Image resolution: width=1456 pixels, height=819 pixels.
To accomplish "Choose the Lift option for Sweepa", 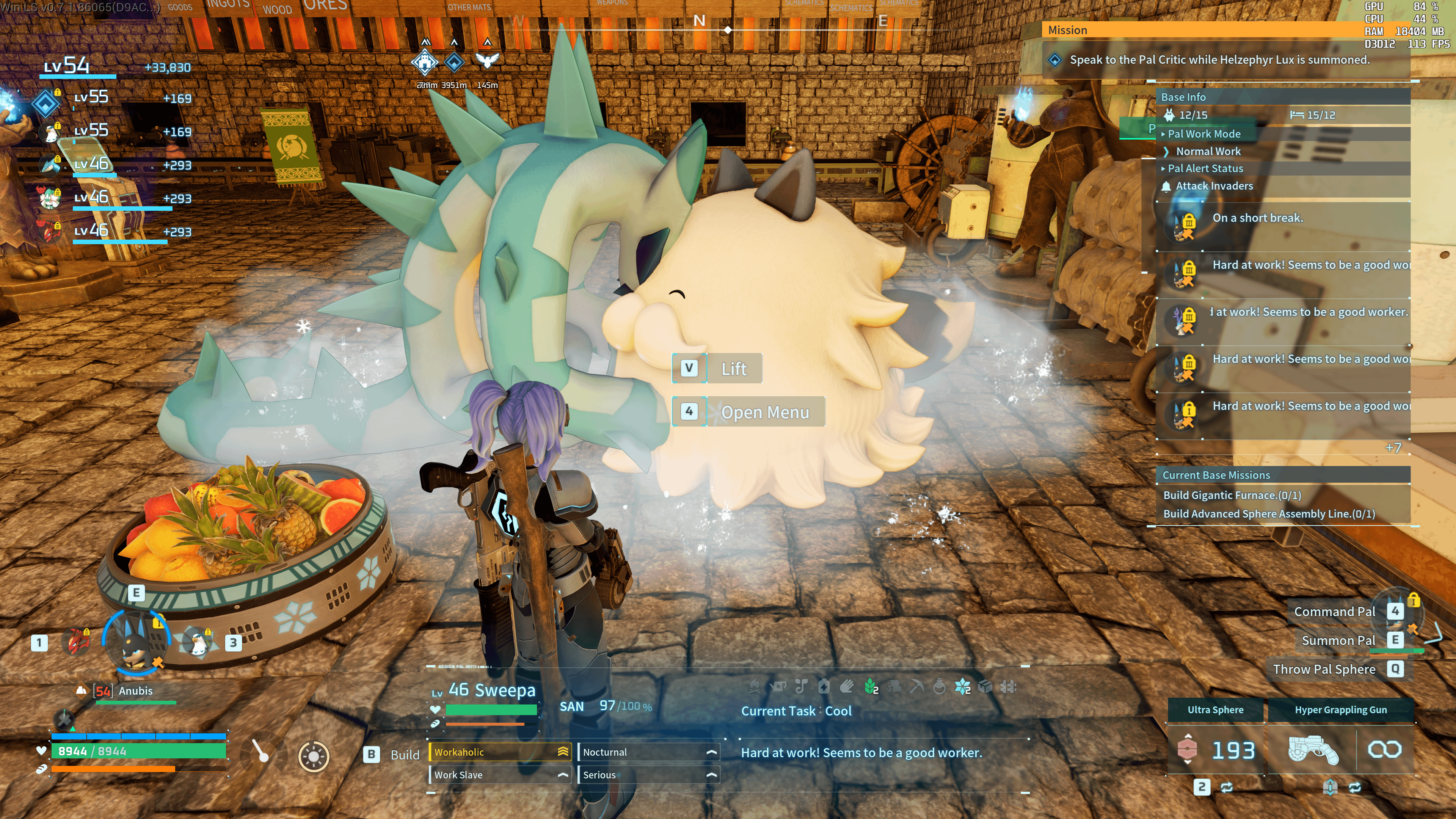I will point(733,369).
